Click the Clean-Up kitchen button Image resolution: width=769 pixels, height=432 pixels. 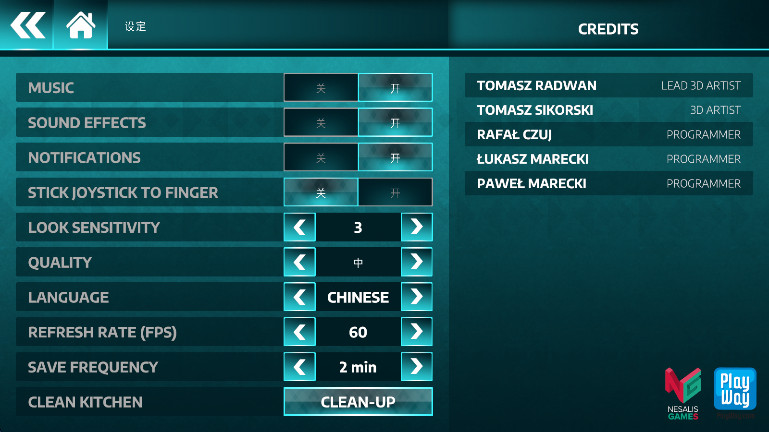coord(358,402)
